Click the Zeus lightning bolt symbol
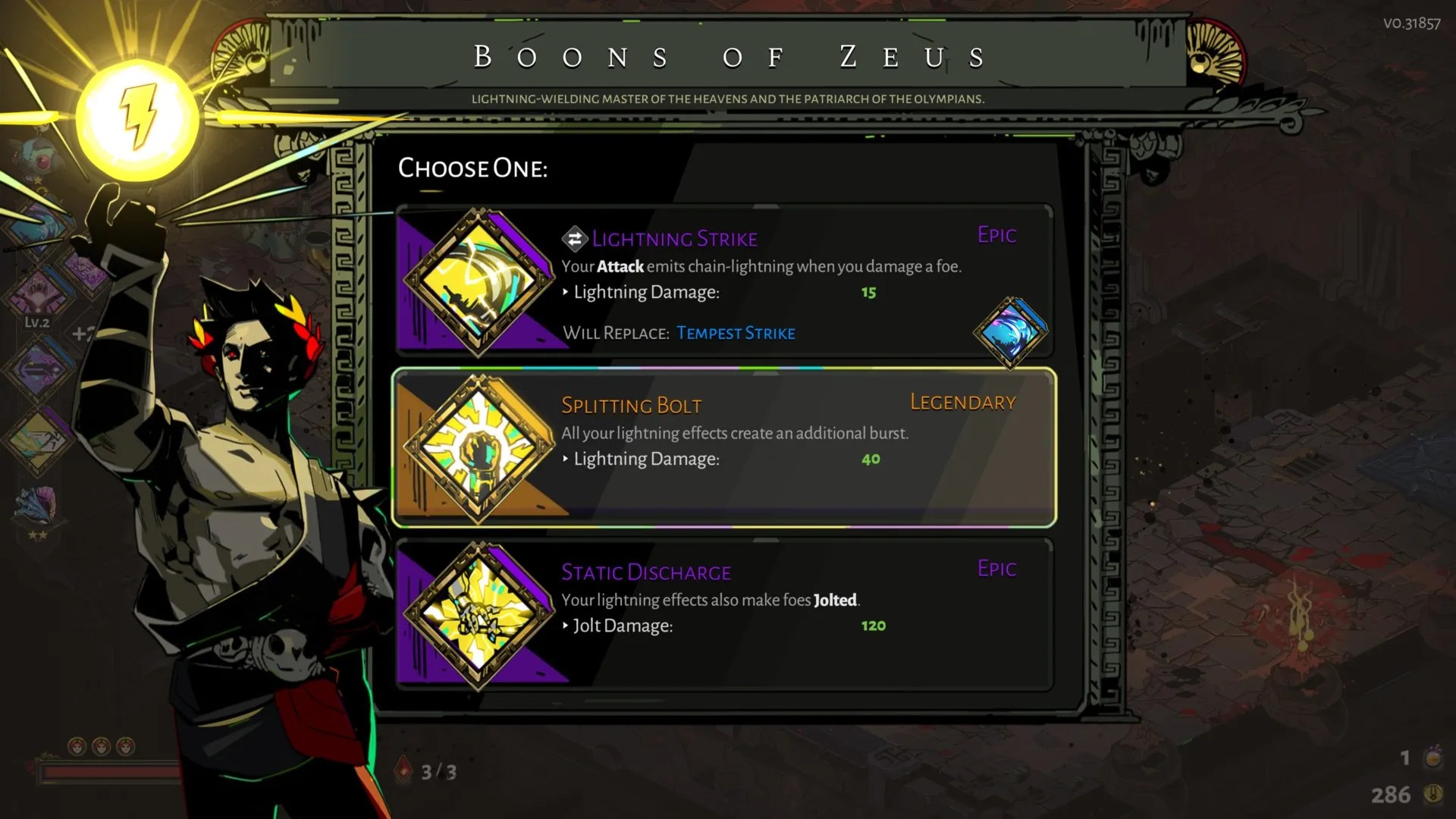This screenshot has width=1456, height=819. (x=136, y=115)
